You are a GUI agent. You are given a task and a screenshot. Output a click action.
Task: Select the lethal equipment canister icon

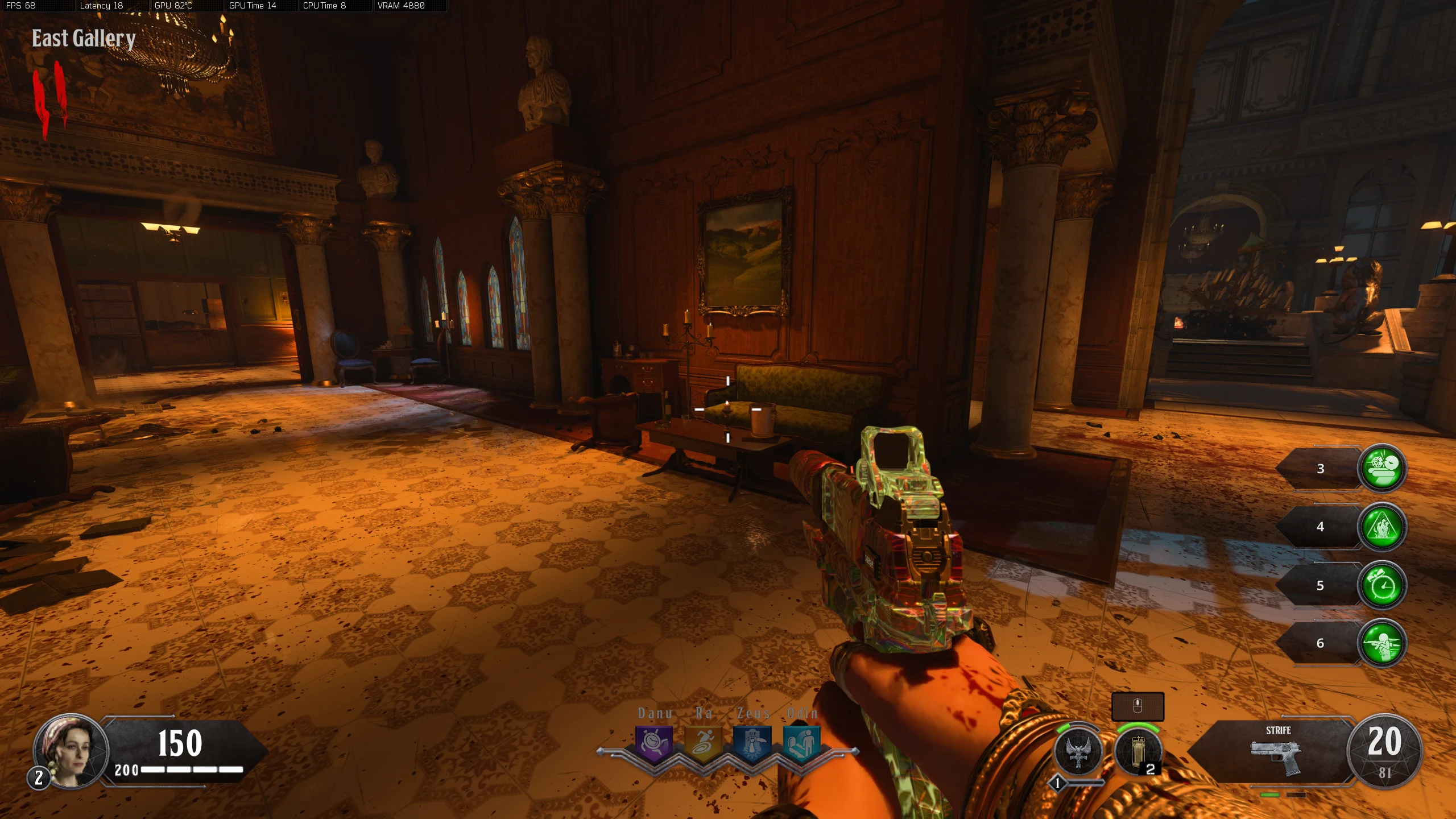1137,751
